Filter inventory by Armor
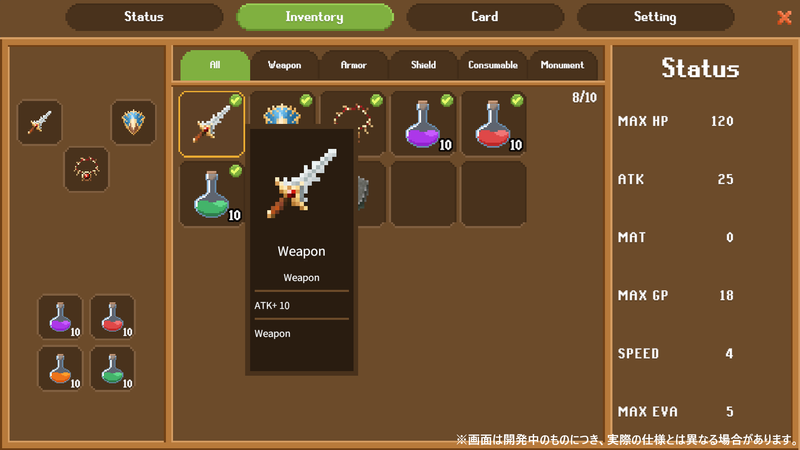This screenshot has width=800, height=450. coord(354,65)
